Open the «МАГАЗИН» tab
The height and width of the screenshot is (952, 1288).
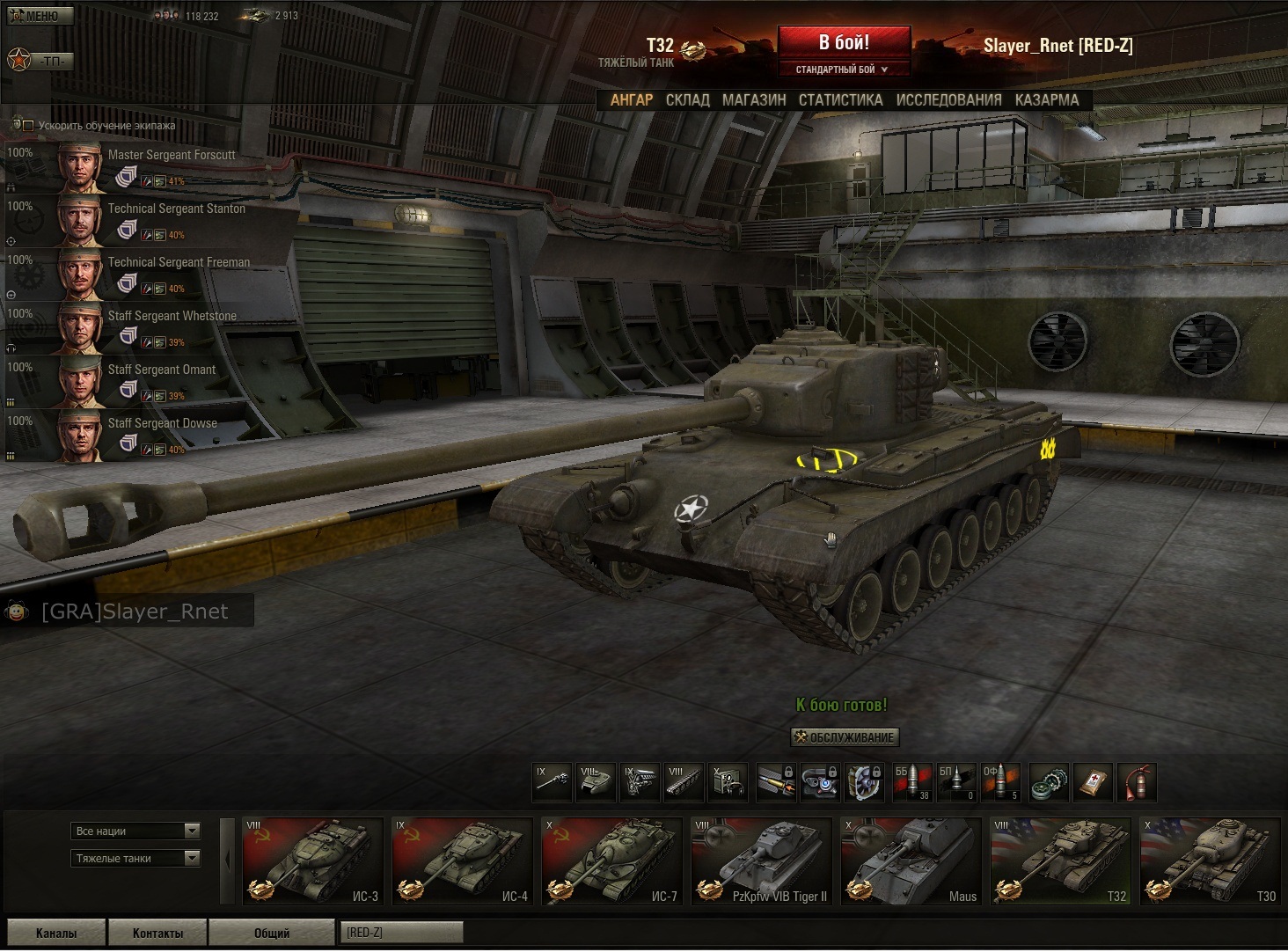754,100
